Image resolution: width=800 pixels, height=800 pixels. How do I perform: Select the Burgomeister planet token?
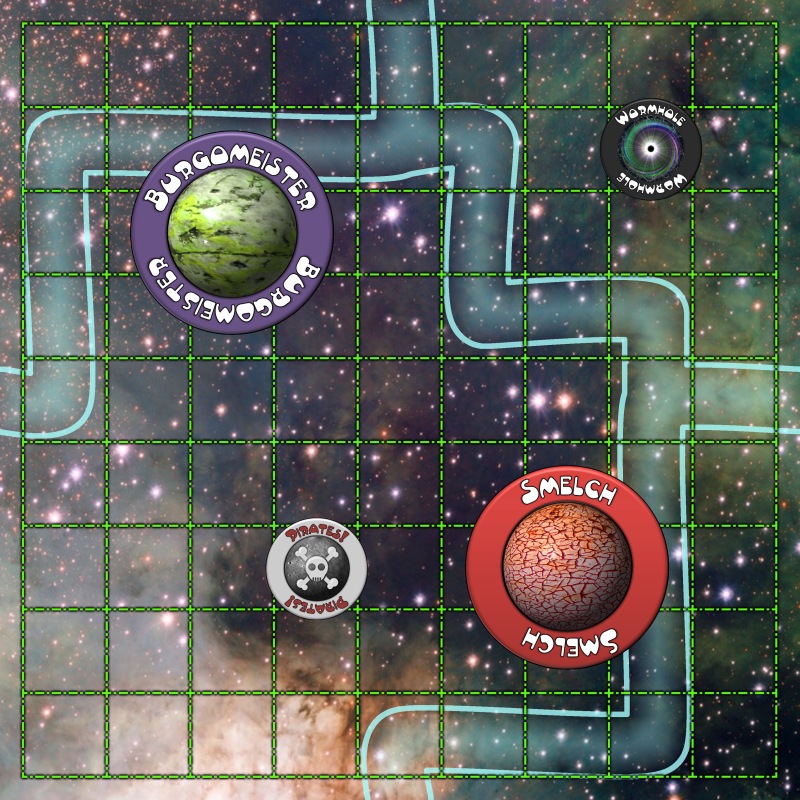231,232
